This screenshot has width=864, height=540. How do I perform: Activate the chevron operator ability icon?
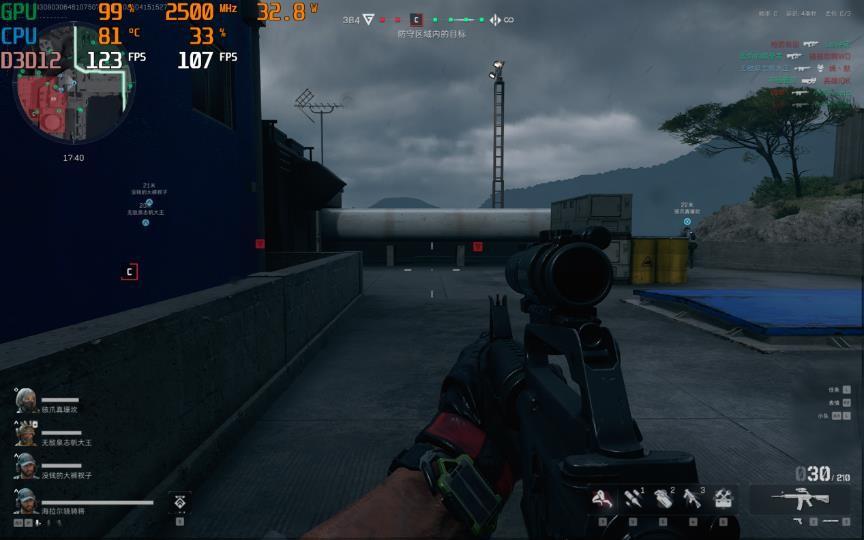[x=180, y=502]
